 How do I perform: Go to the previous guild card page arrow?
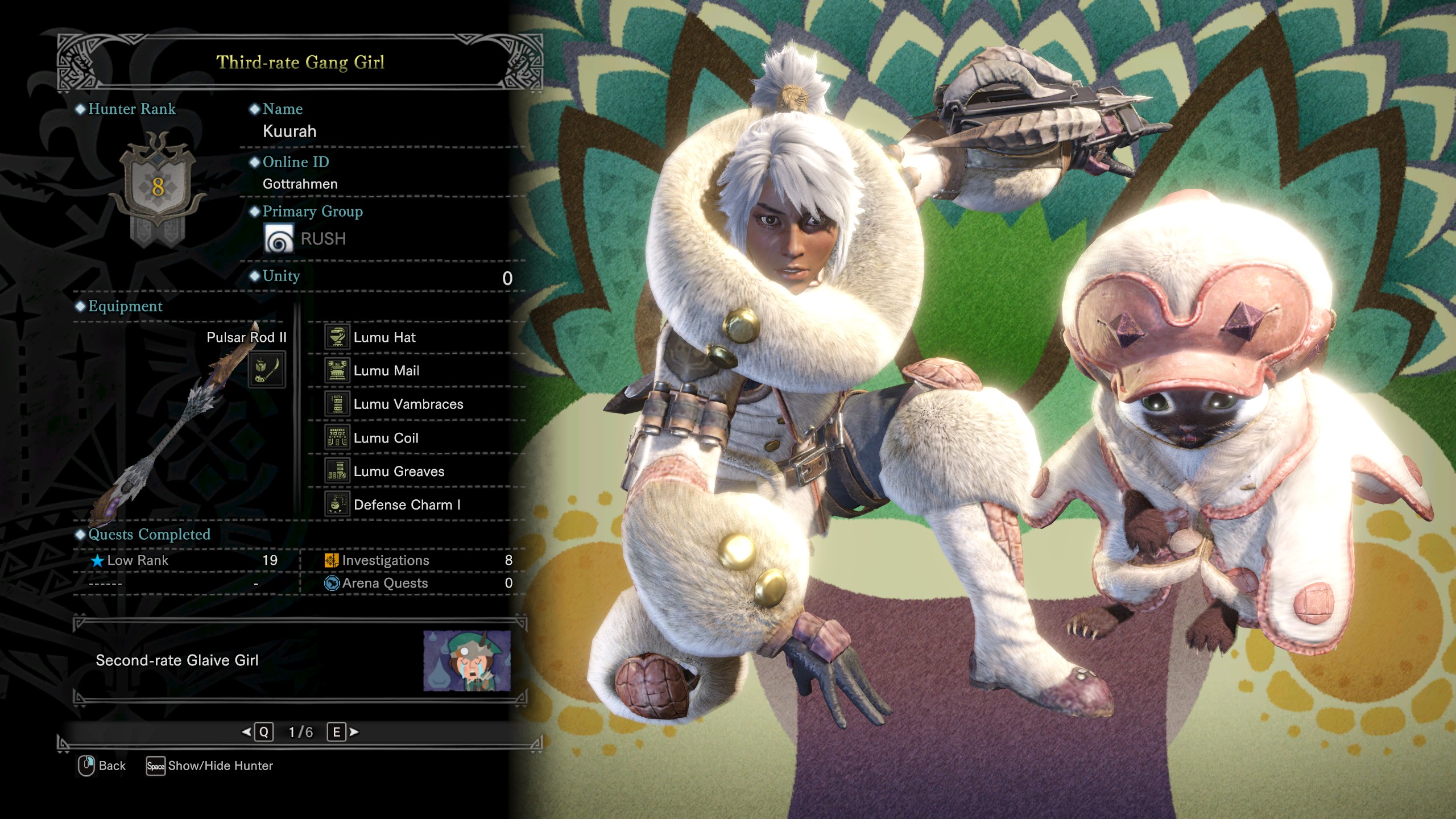coord(247,732)
